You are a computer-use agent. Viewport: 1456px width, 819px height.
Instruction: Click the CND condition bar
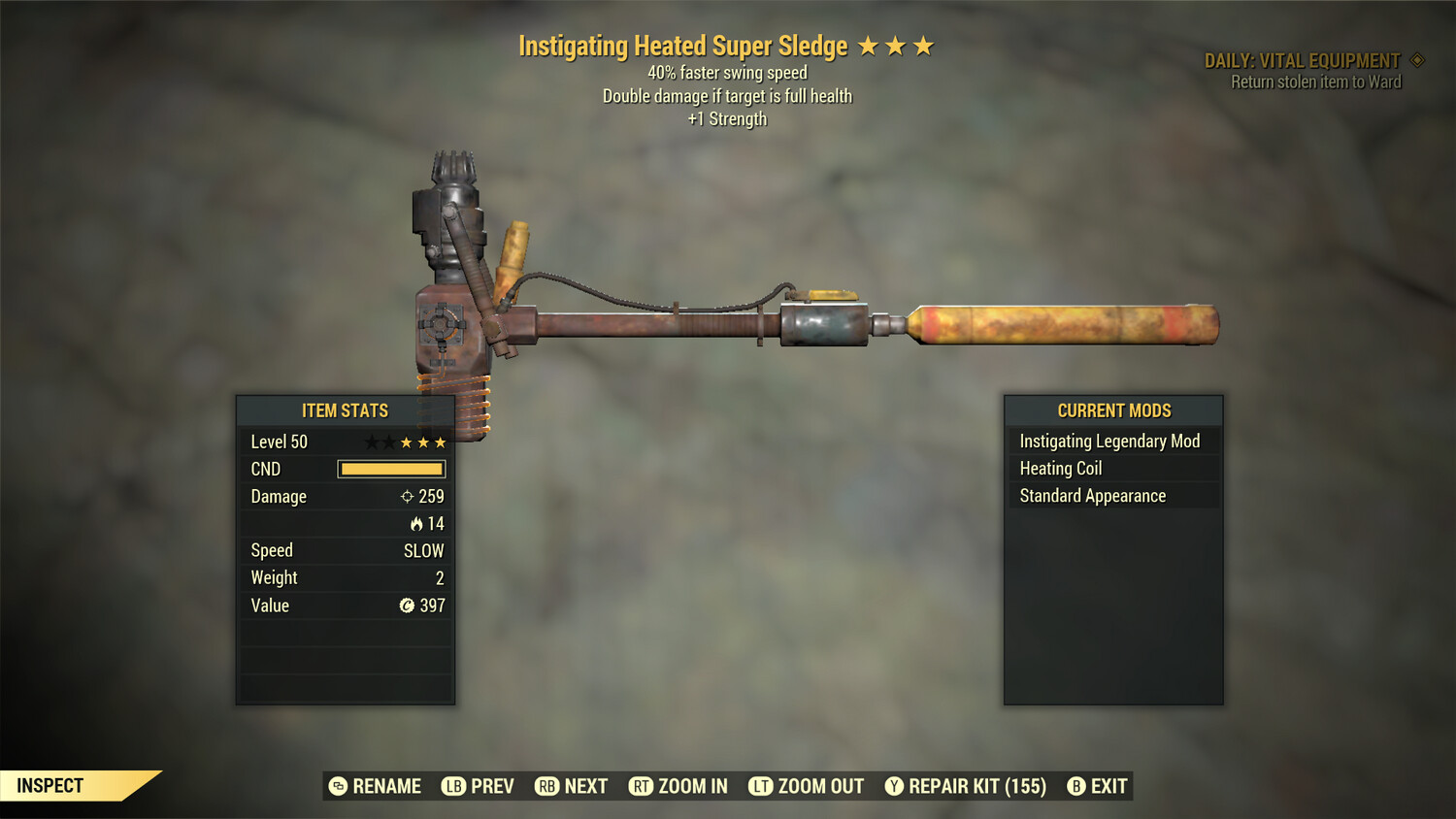[391, 469]
